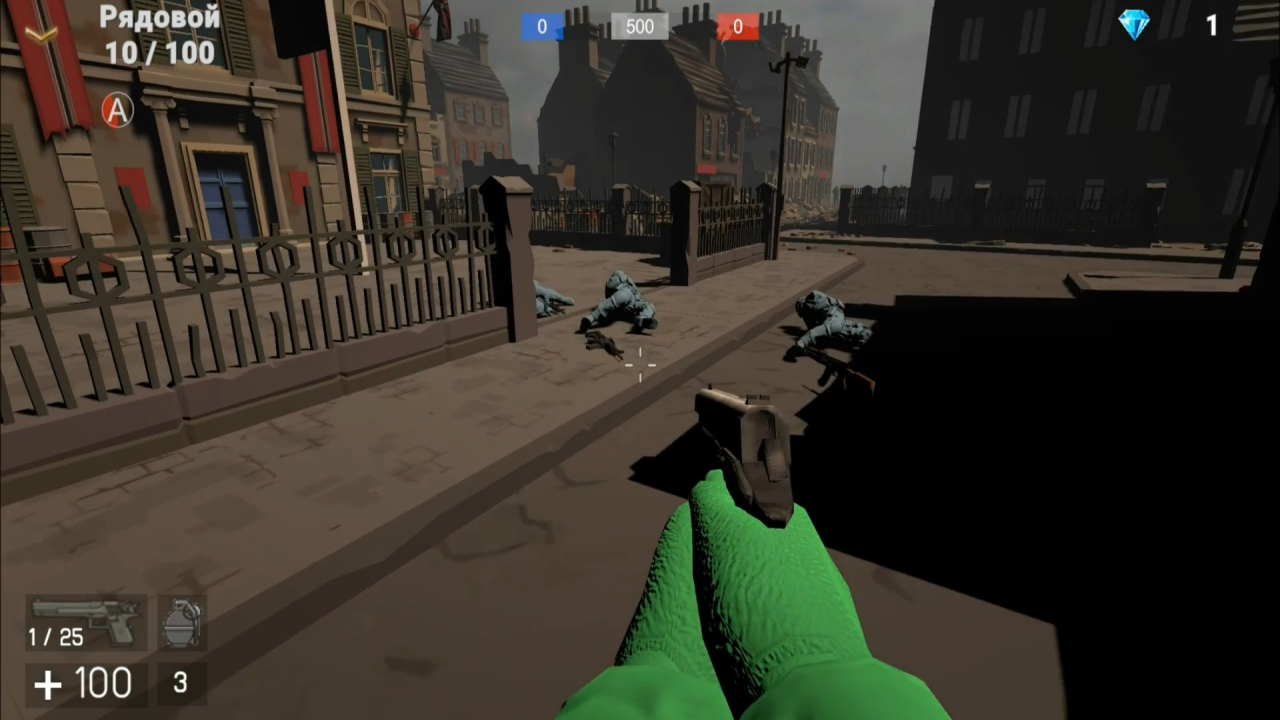The height and width of the screenshot is (720, 1280).
Task: Click the red team score showing 0
Action: (737, 26)
